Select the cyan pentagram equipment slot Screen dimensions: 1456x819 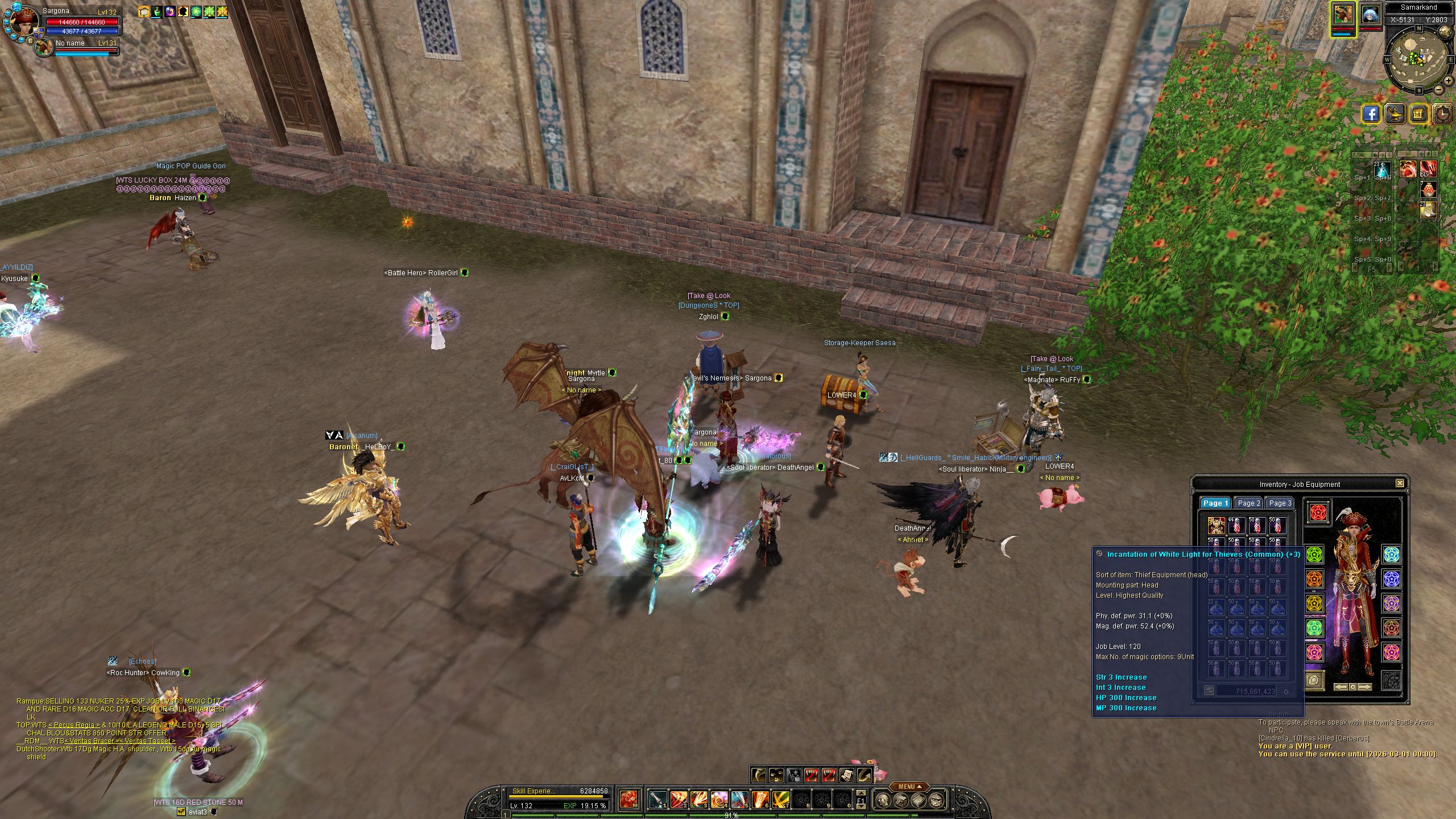(1392, 555)
